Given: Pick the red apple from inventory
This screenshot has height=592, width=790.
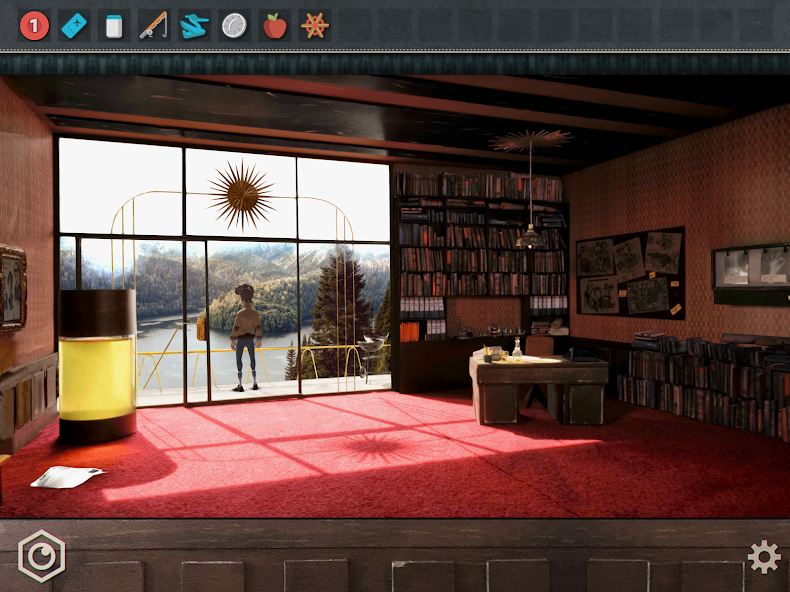Looking at the screenshot, I should click(274, 26).
